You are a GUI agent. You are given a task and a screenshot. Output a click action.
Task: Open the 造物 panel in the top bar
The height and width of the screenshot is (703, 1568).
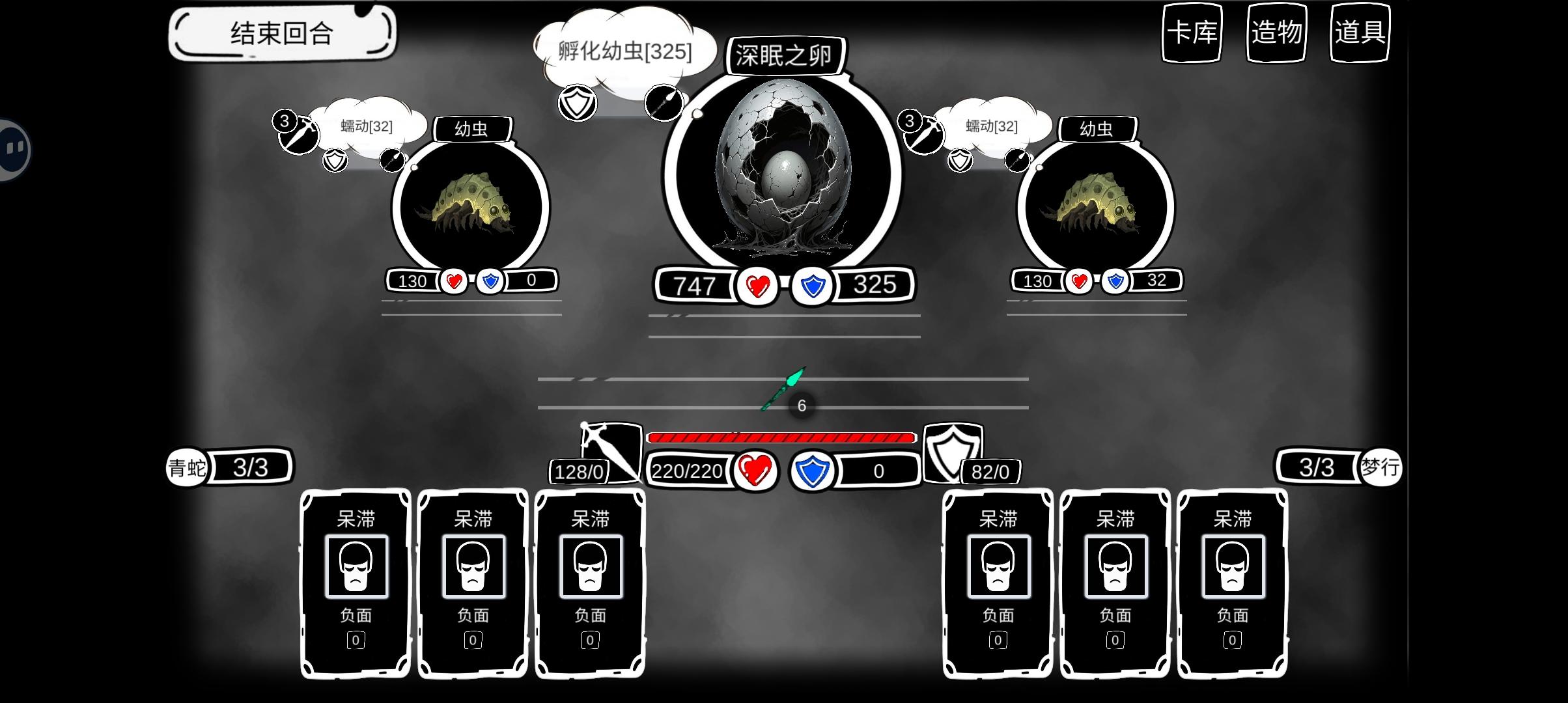pos(1276,34)
